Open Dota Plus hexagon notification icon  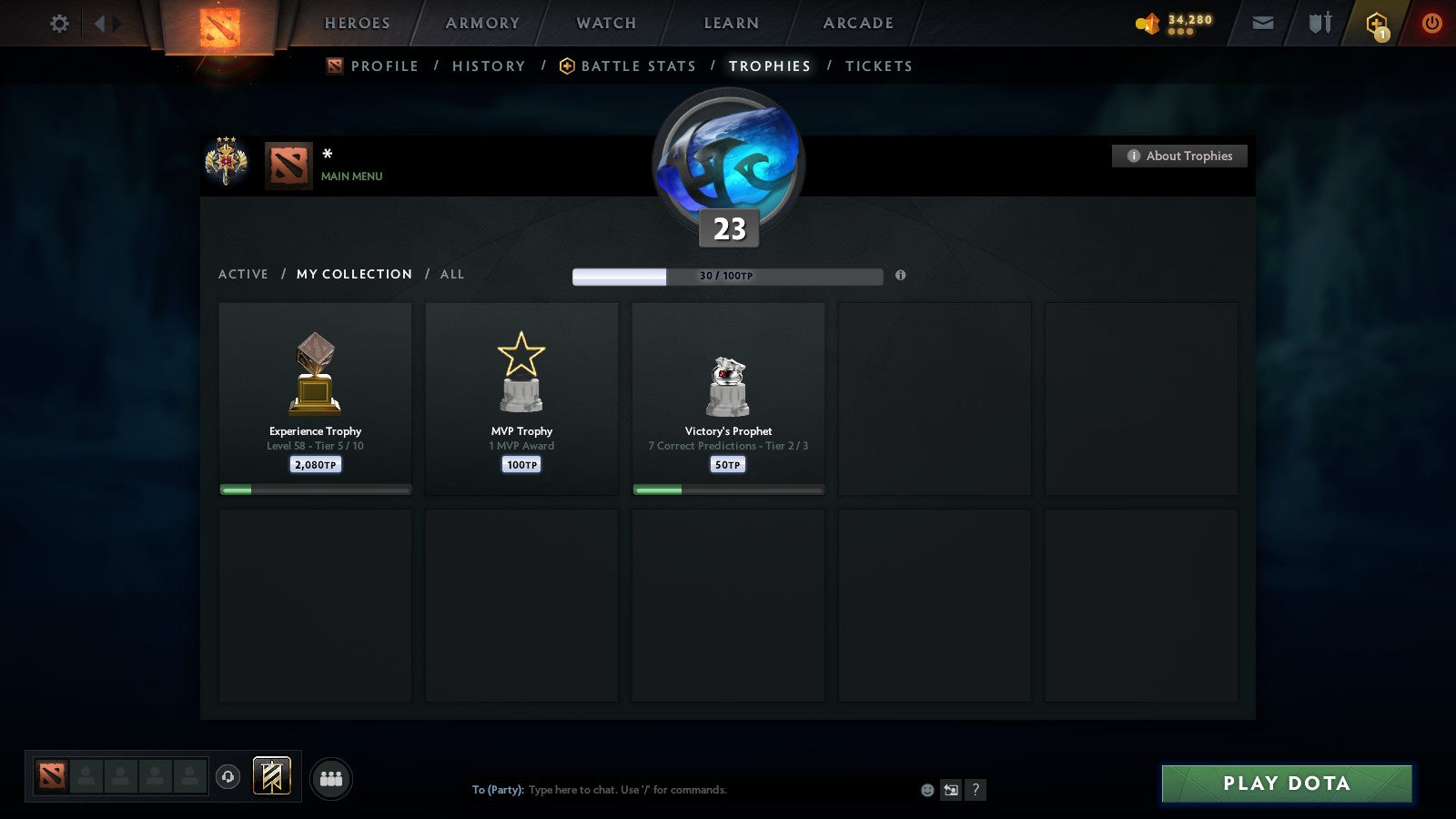pyautogui.click(x=1377, y=23)
